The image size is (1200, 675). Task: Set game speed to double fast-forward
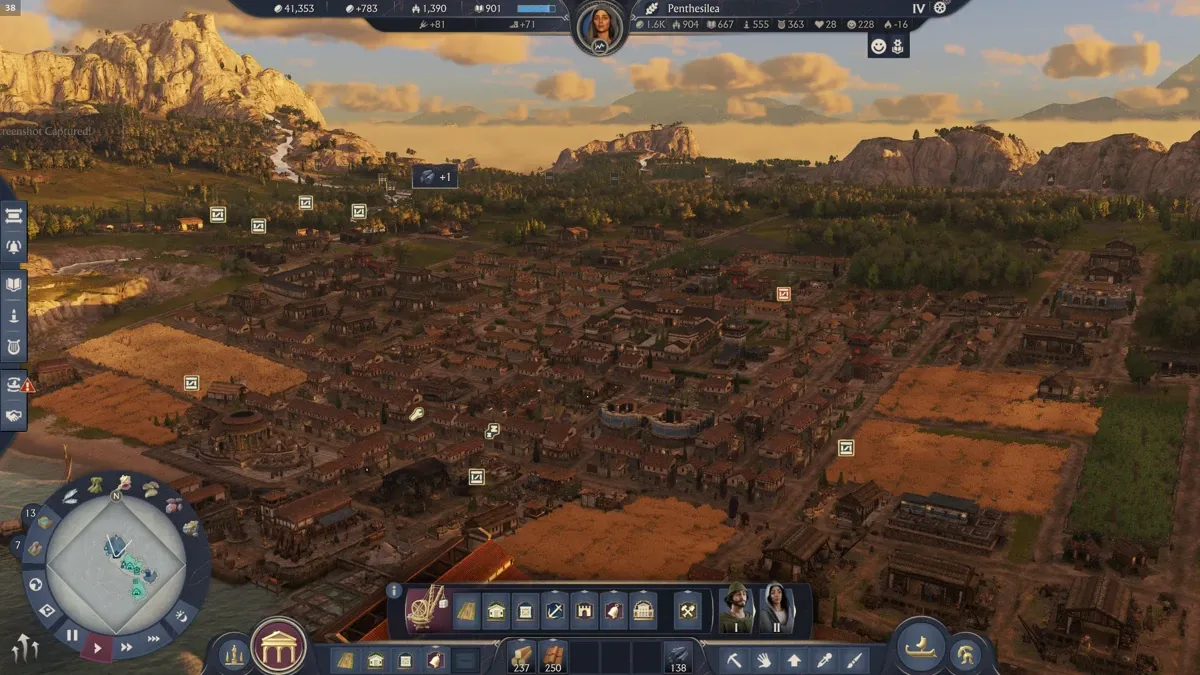pos(127,647)
